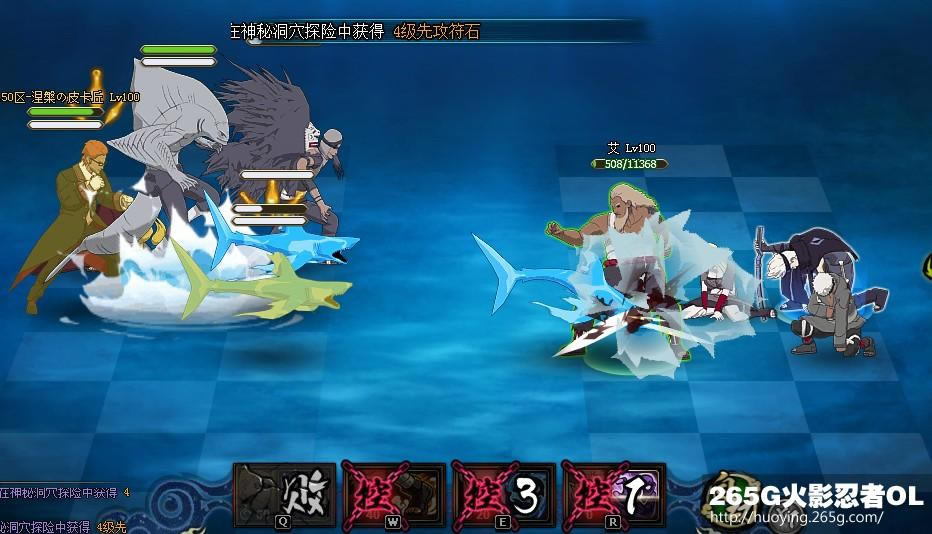This screenshot has height=534, width=932.
Task: Open the 4级先攻符石 reward link in the top banner
Action: [x=437, y=32]
